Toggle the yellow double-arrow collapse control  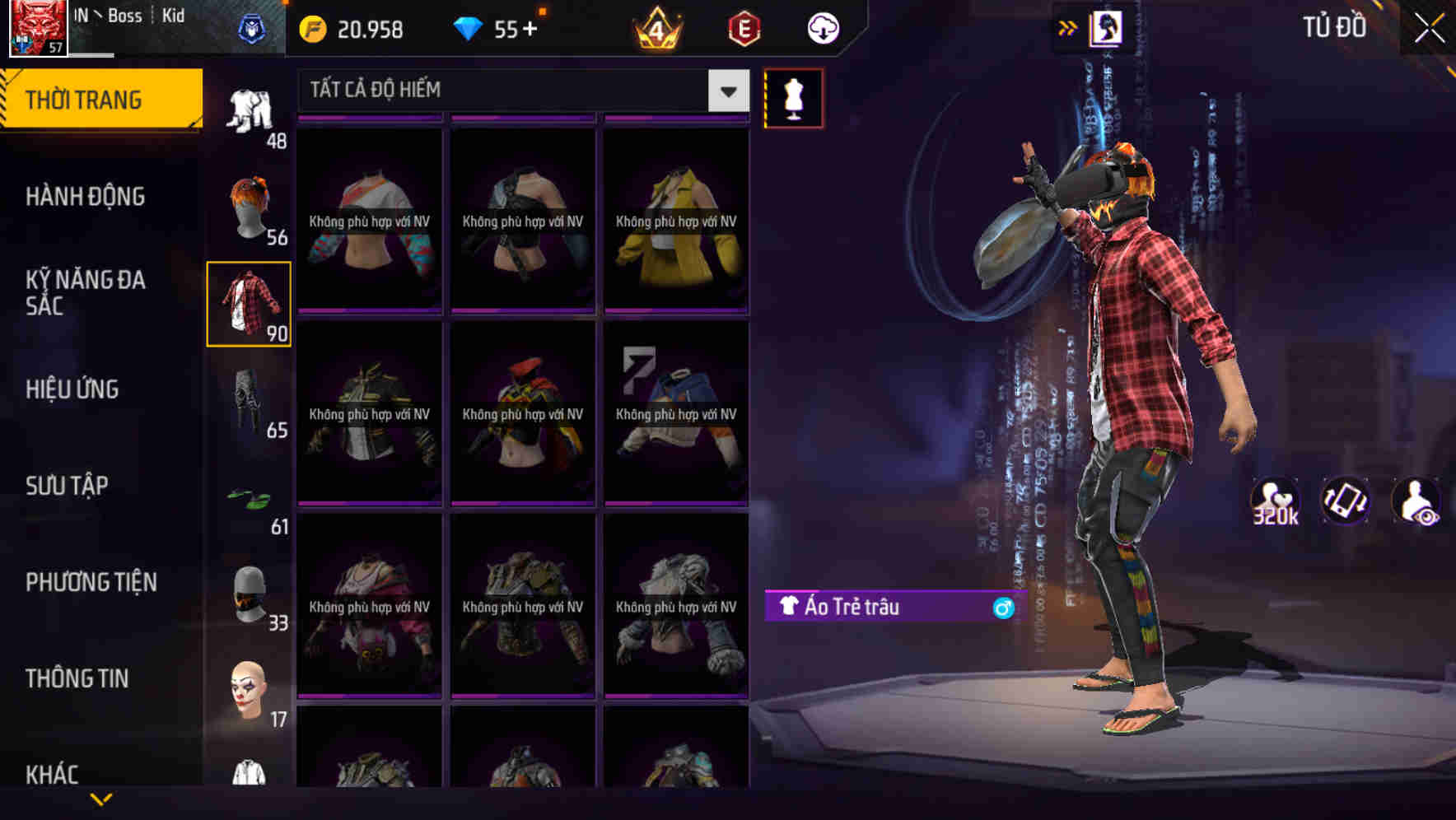point(1067,26)
